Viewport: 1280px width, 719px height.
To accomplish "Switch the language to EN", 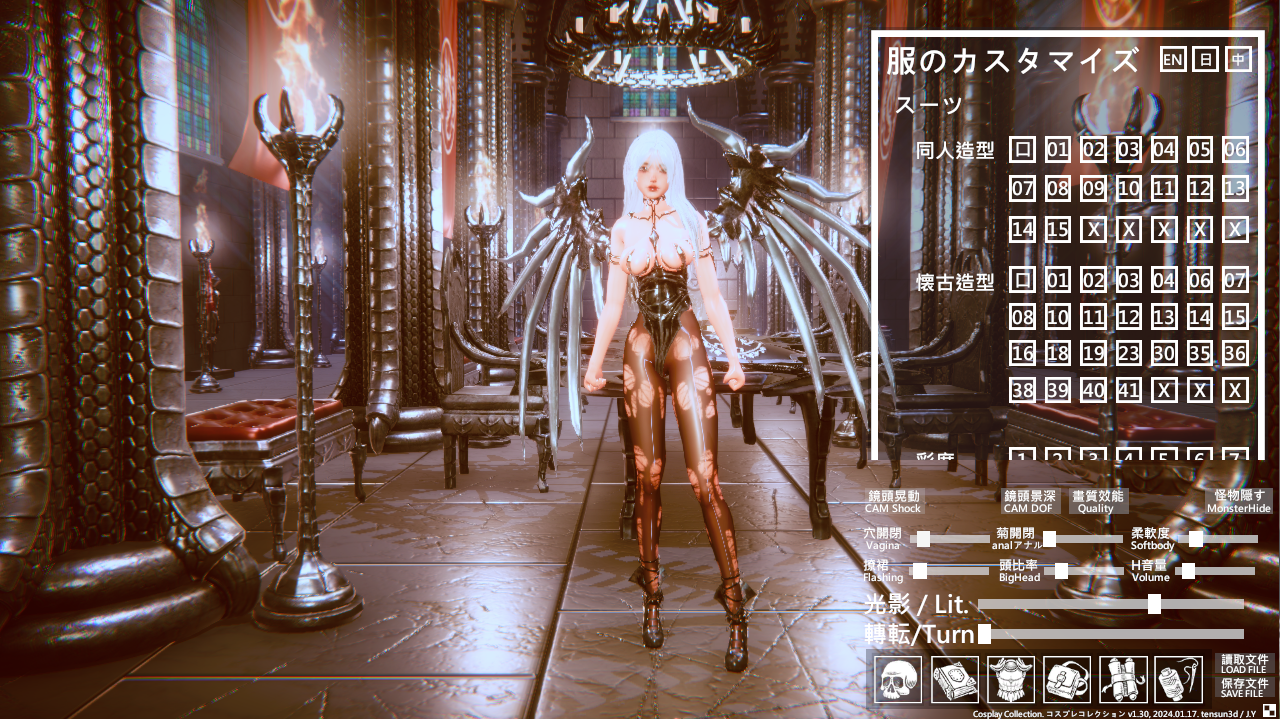I will pos(1173,60).
